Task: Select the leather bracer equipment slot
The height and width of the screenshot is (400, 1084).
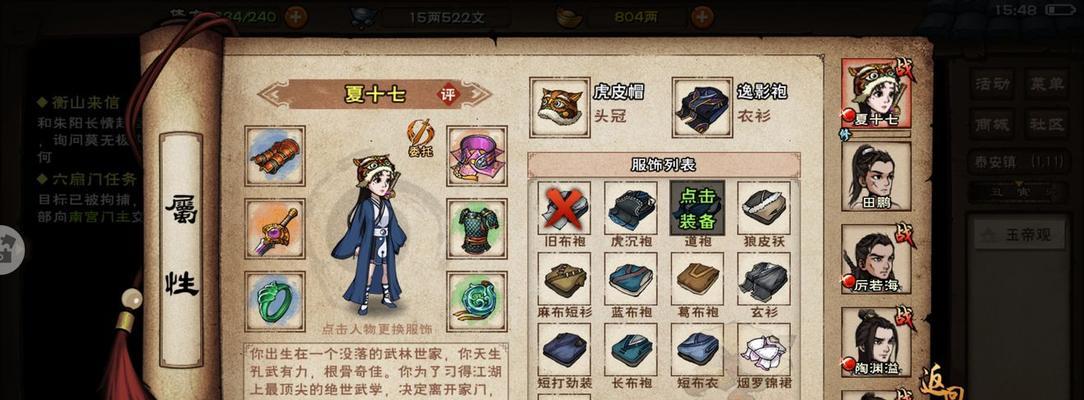Action: [275, 155]
